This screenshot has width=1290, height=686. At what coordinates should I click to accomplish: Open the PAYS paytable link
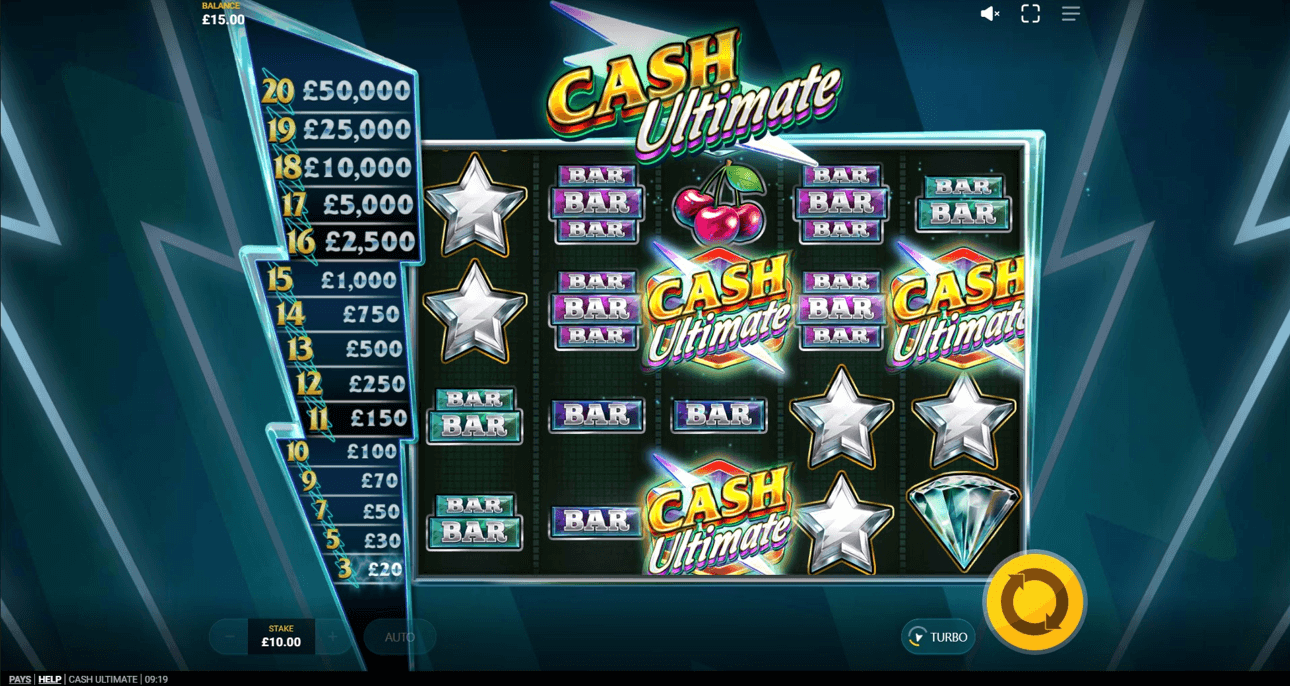pos(20,679)
